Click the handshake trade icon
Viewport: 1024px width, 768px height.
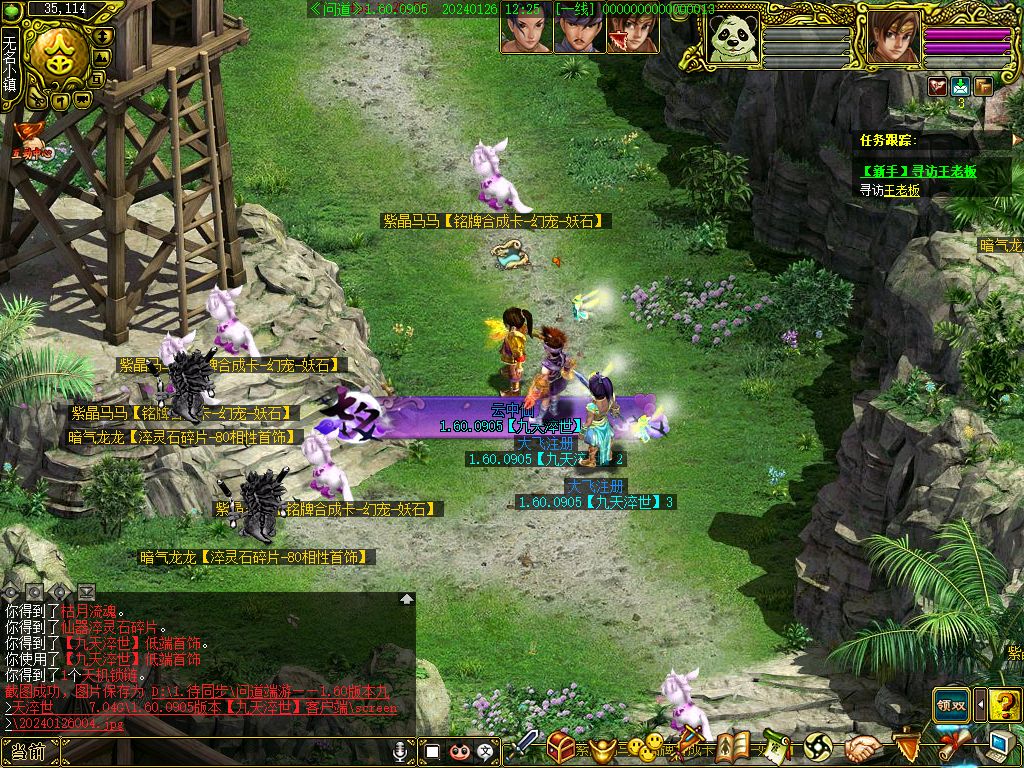pos(861,747)
